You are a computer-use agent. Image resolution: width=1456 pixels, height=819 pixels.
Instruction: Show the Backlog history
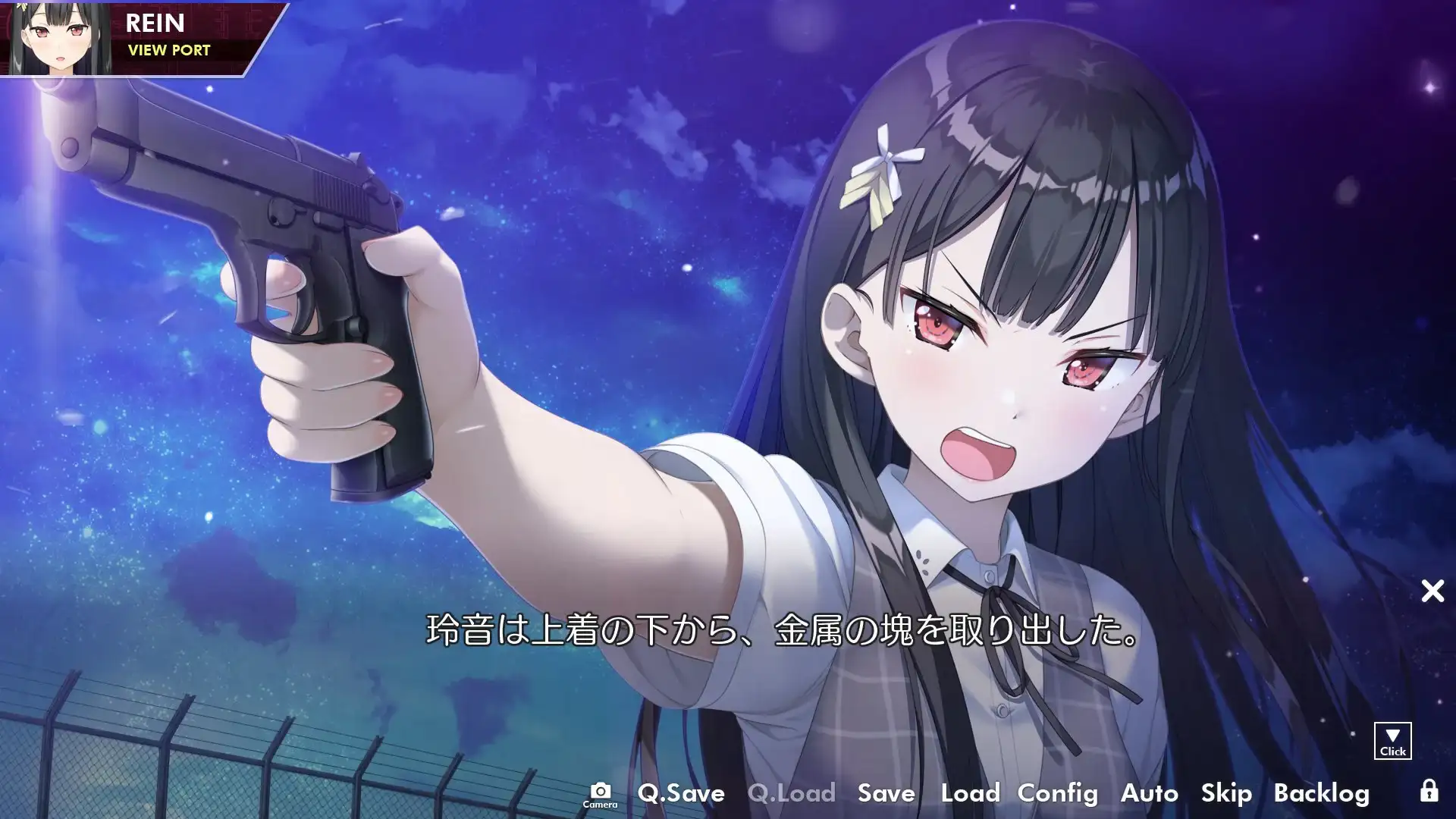tap(1321, 793)
